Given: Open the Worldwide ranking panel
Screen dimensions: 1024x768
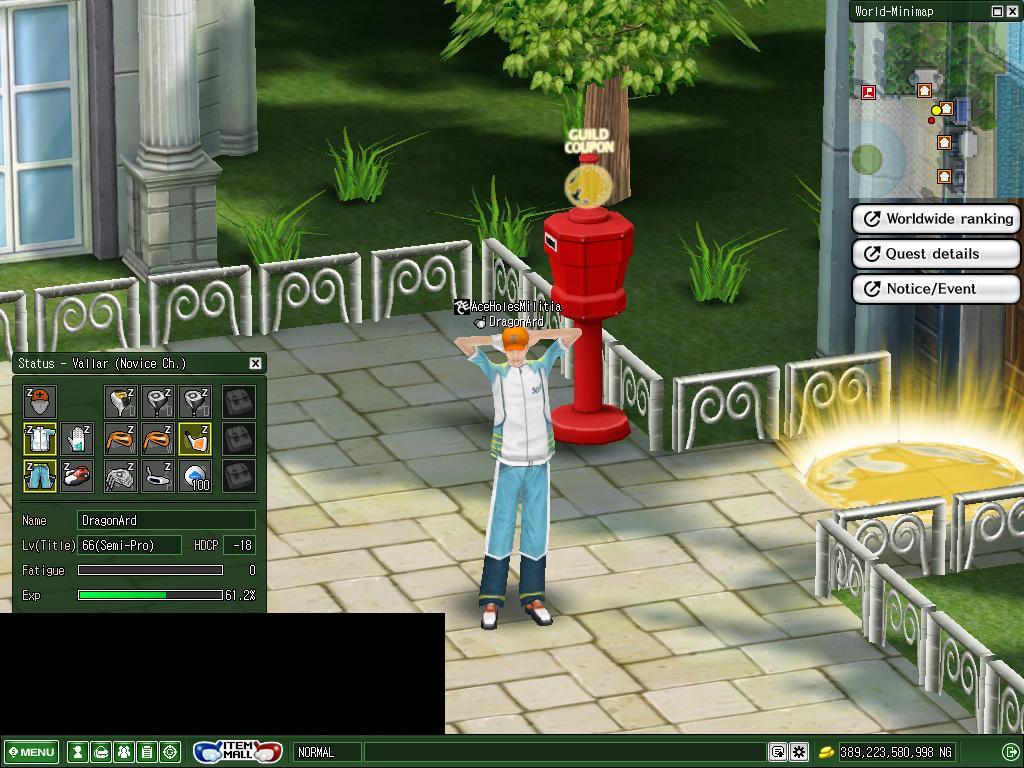Looking at the screenshot, I should click(935, 219).
